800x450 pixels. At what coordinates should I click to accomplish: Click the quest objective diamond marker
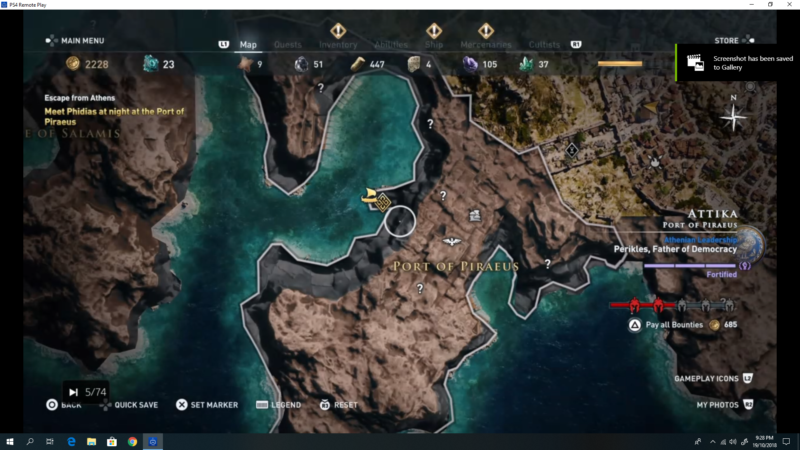(382, 202)
